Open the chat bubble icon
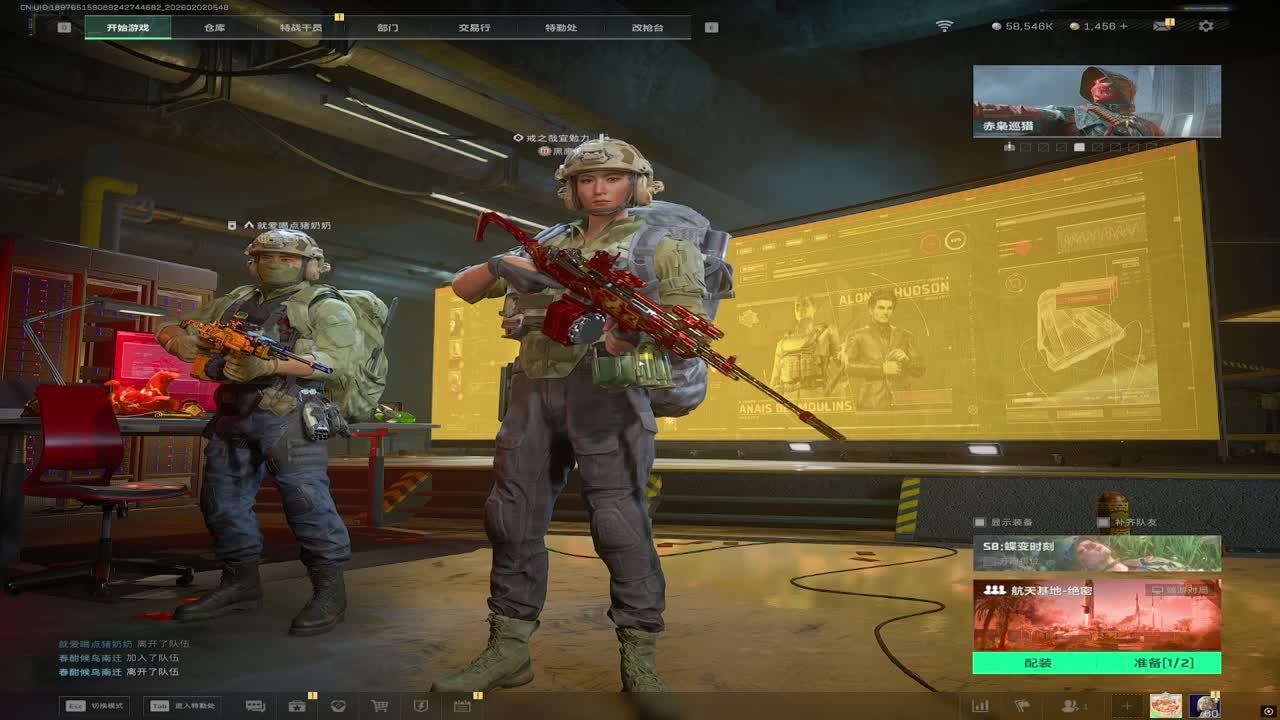 [255, 706]
